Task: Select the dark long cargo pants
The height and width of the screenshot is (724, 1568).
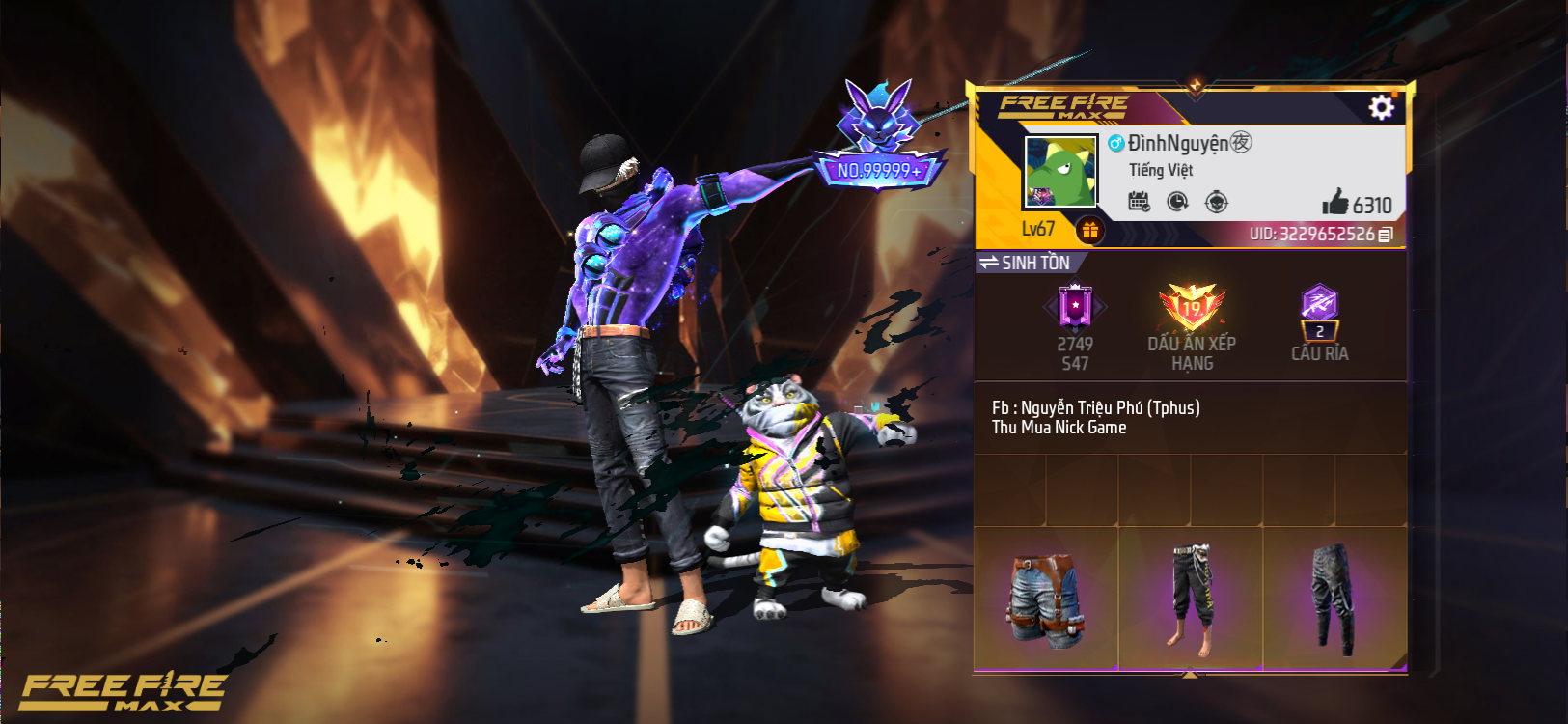Action: tap(1334, 599)
